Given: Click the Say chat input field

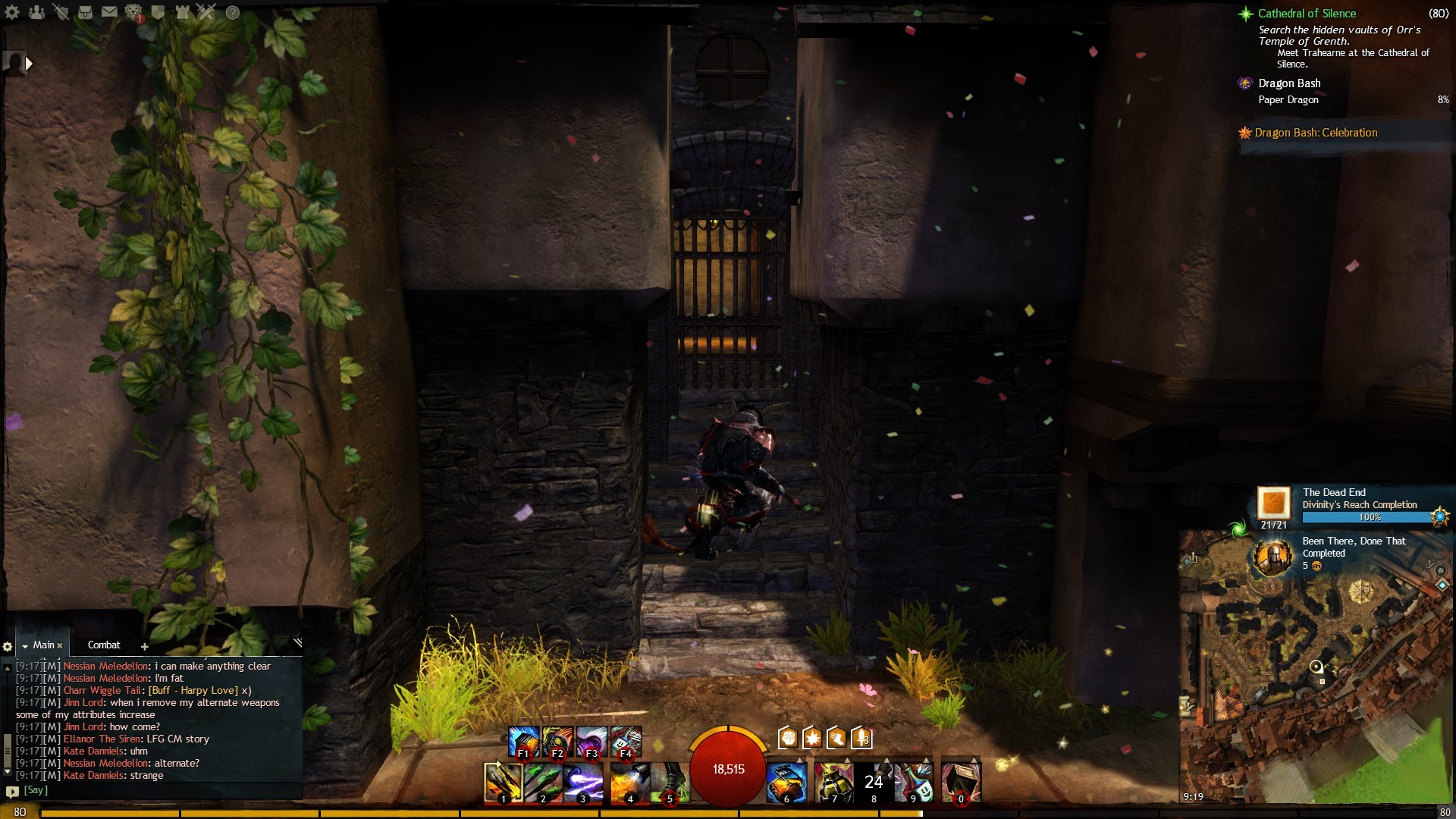Looking at the screenshot, I should tap(152, 790).
